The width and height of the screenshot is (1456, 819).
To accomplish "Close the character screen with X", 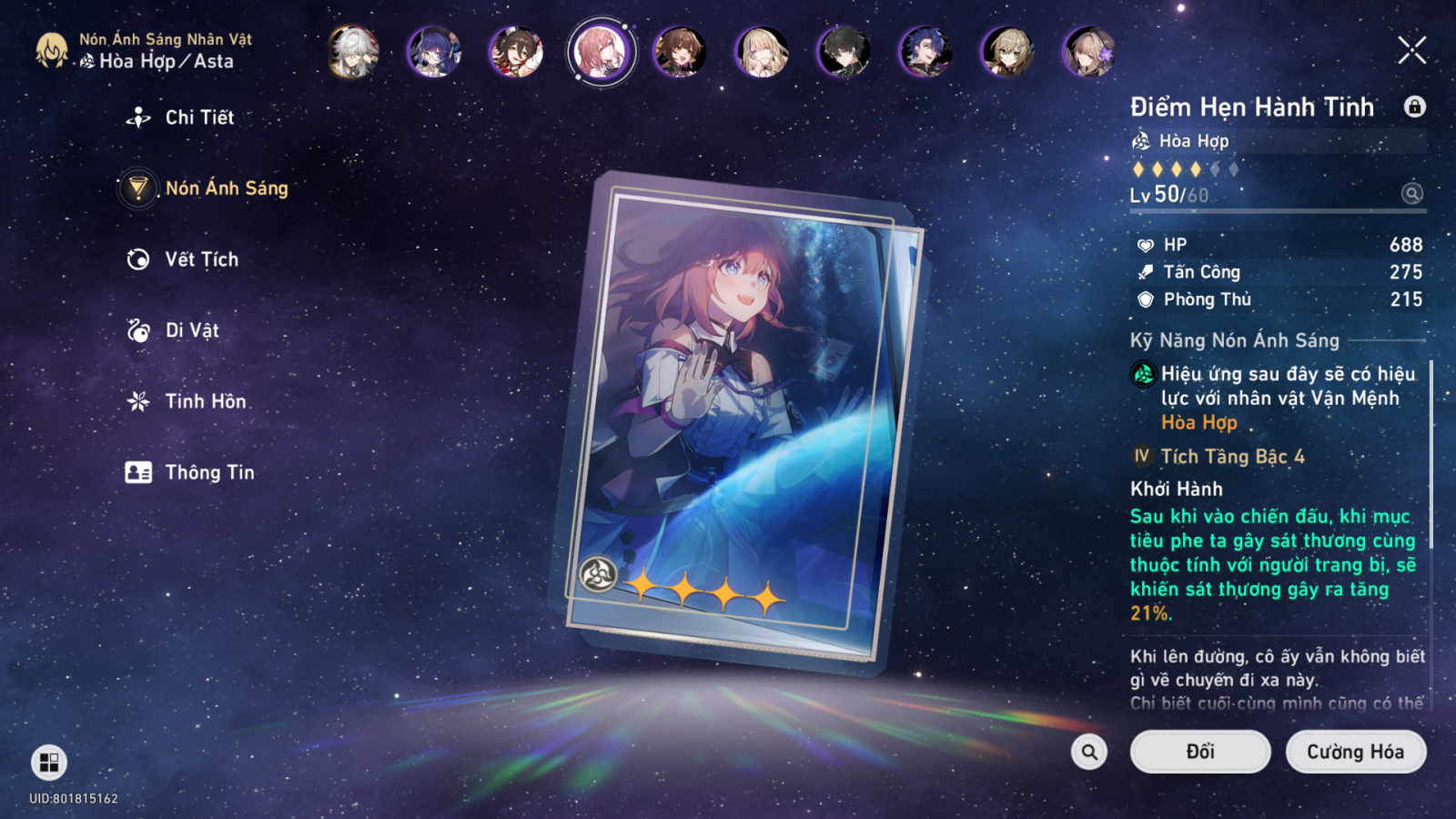I will click(1411, 50).
